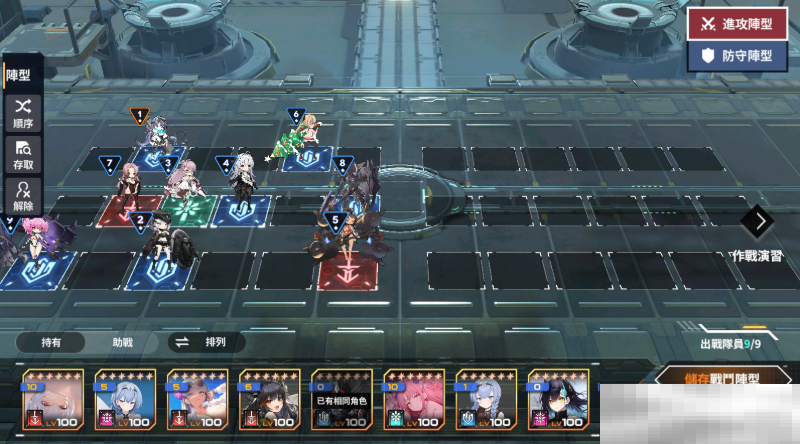Click the right arrow above 作戰演習

761,220
